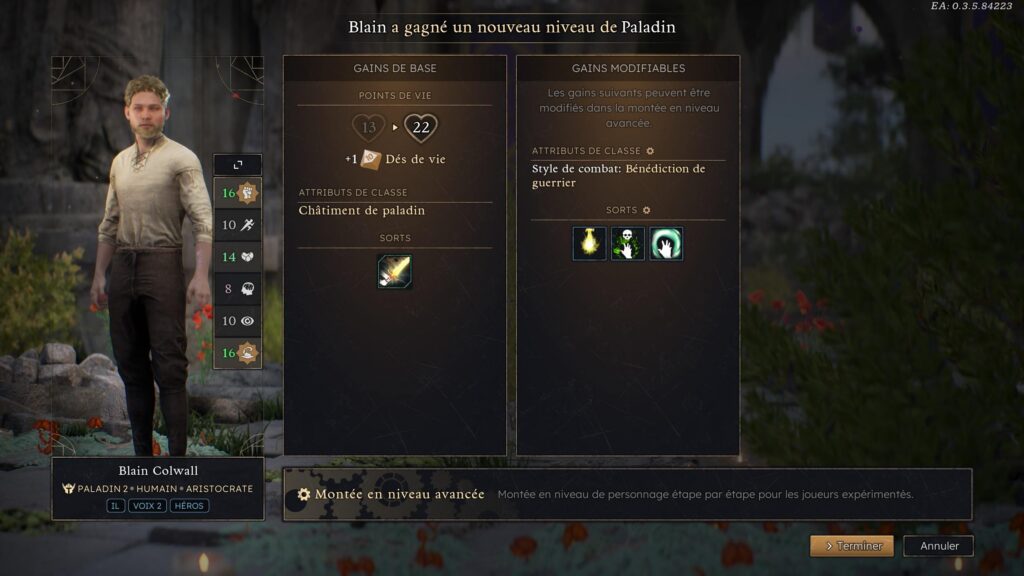Confirm the level-up with Terminer
Screen dimensions: 1024x576
852,546
